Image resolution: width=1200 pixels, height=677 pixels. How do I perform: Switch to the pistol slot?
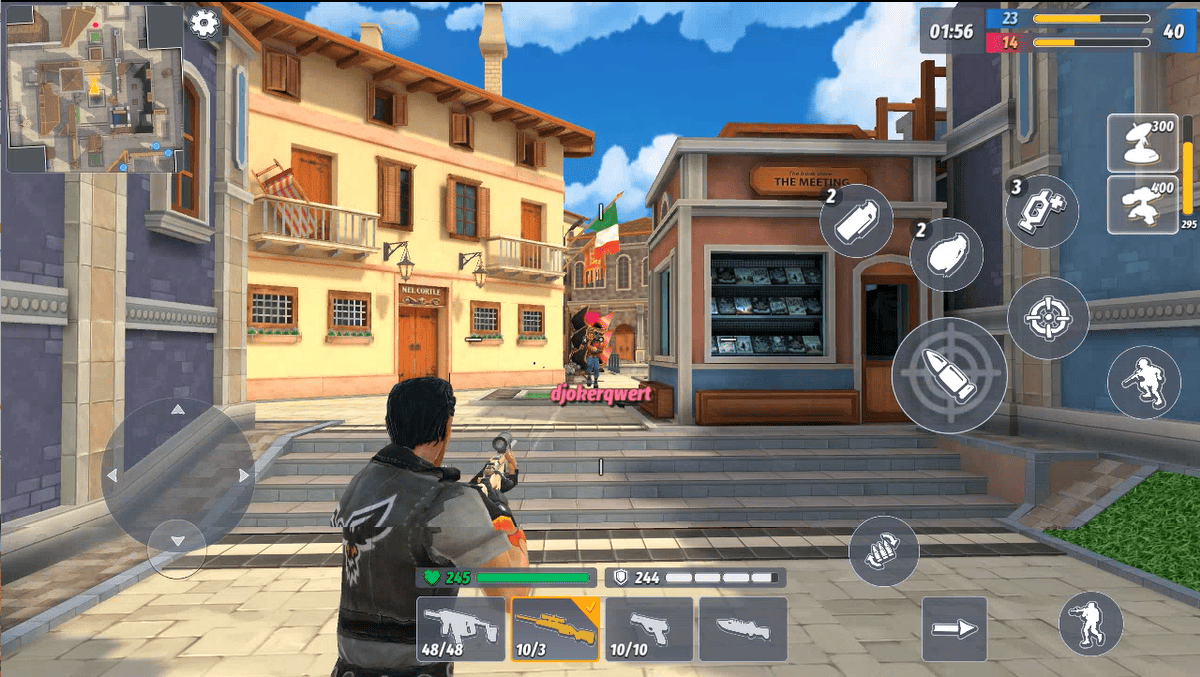[649, 629]
